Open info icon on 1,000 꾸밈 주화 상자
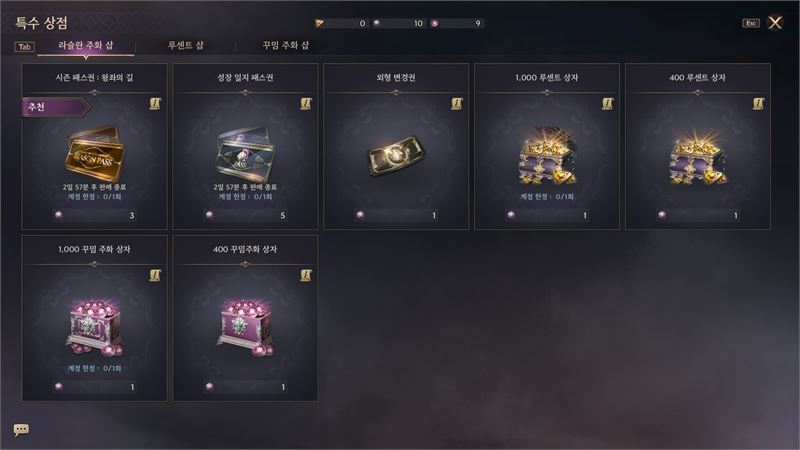800x450 pixels. point(155,275)
